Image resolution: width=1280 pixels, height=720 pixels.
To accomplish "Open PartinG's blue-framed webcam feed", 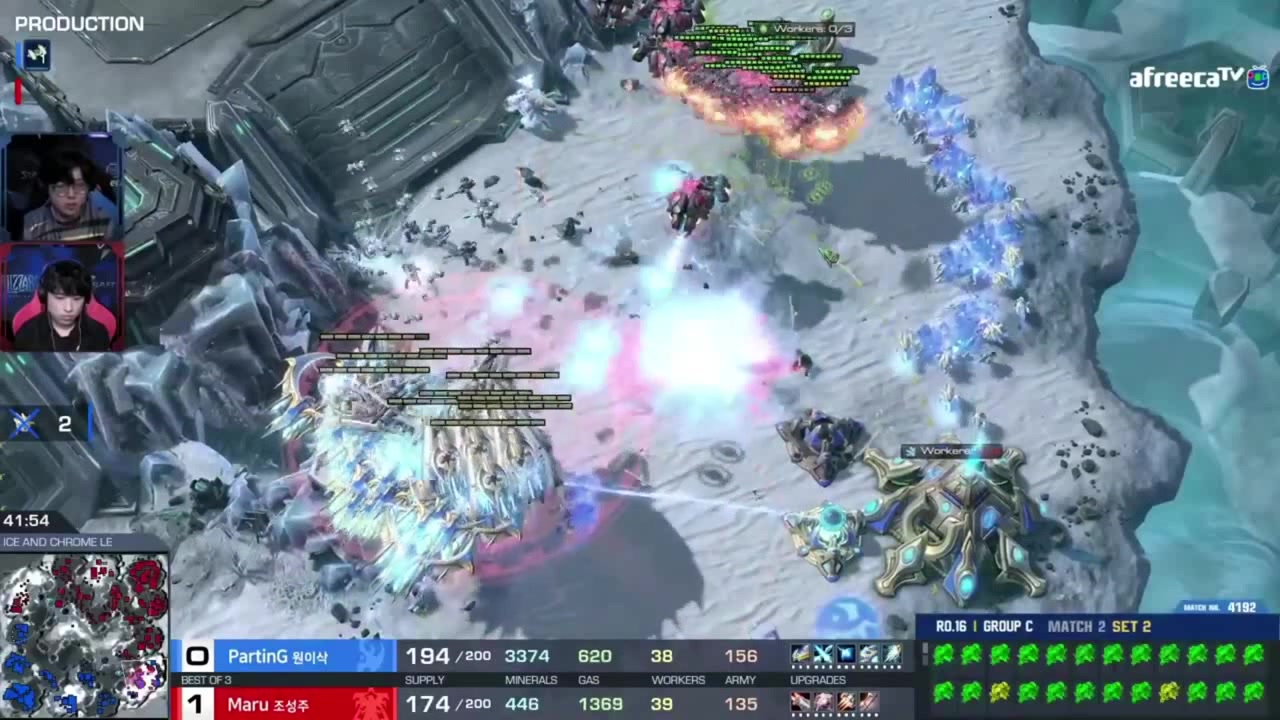I will pyautogui.click(x=62, y=187).
